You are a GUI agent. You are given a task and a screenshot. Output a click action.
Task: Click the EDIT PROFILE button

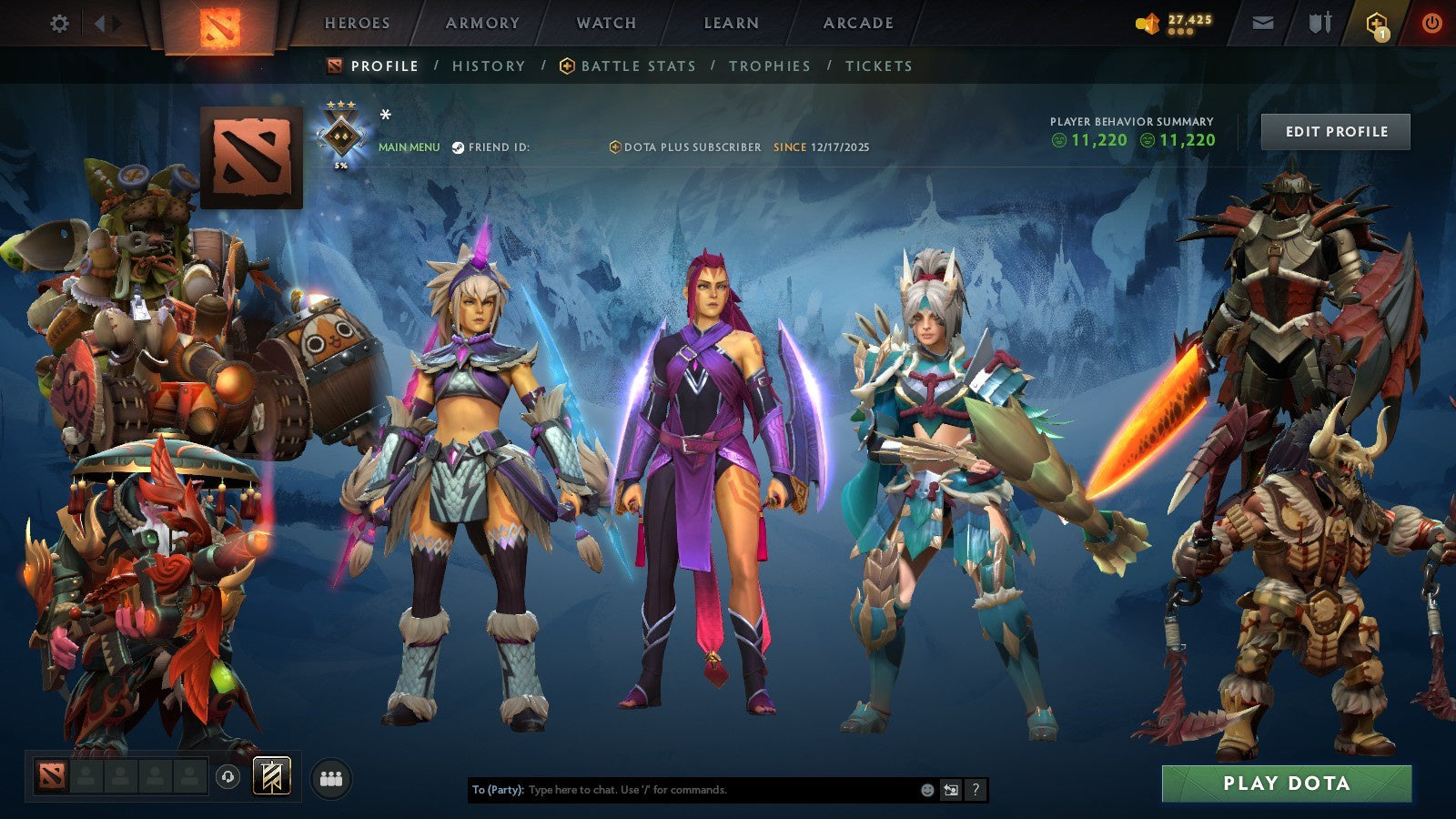(1335, 131)
